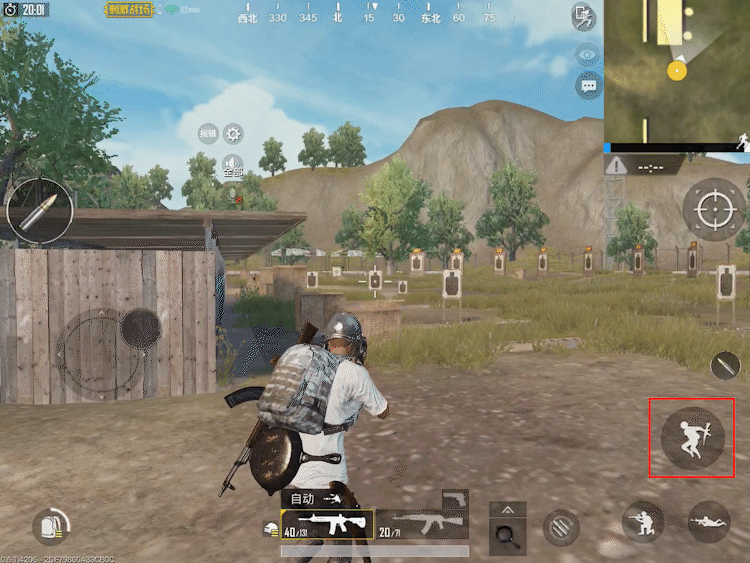Open the quick chat speech bubble
The height and width of the screenshot is (563, 750).
coord(588,86)
